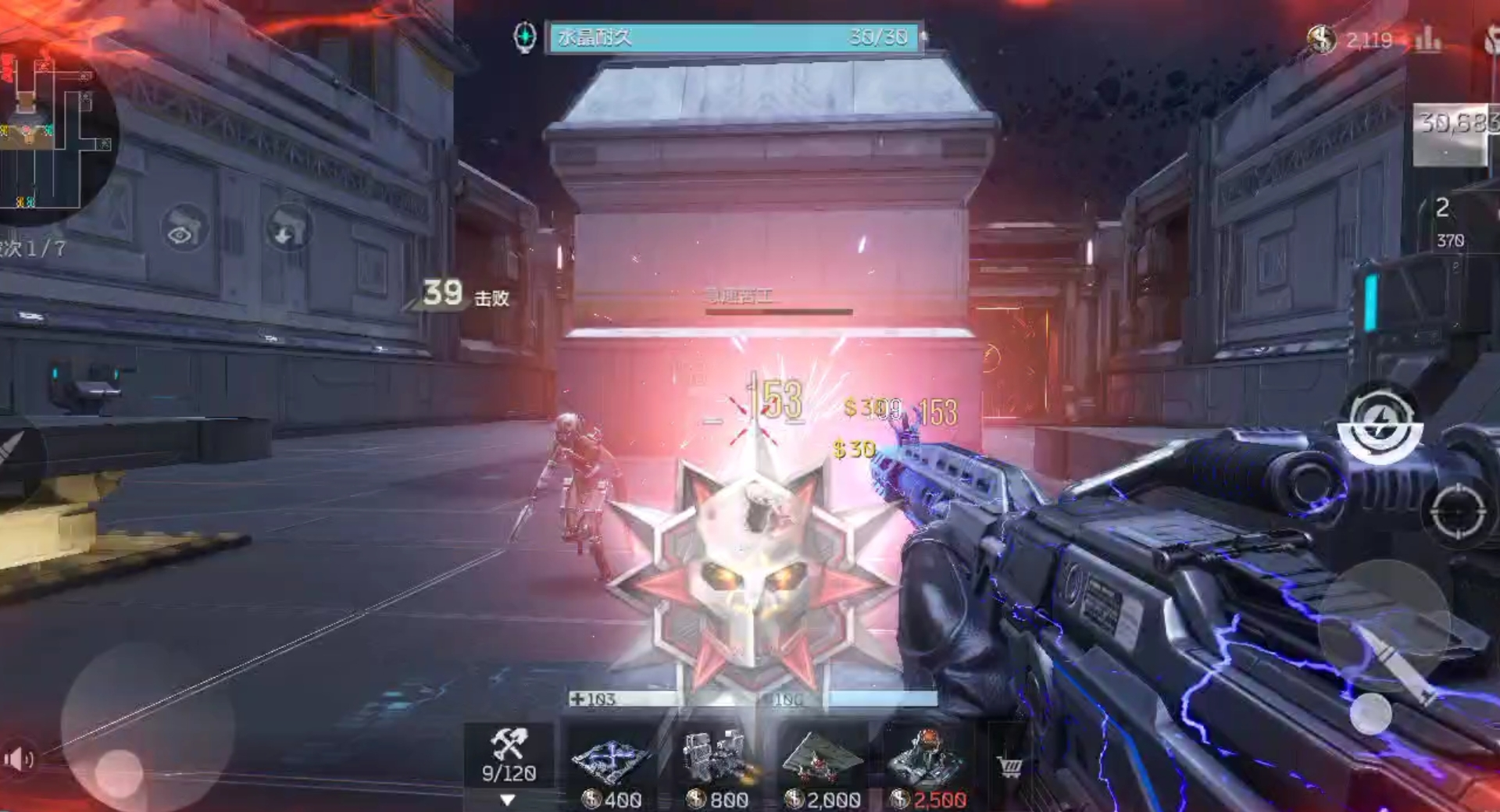Screen dimensions: 1500x812
Task: Toggle the weapon view eye button
Action: 184,228
